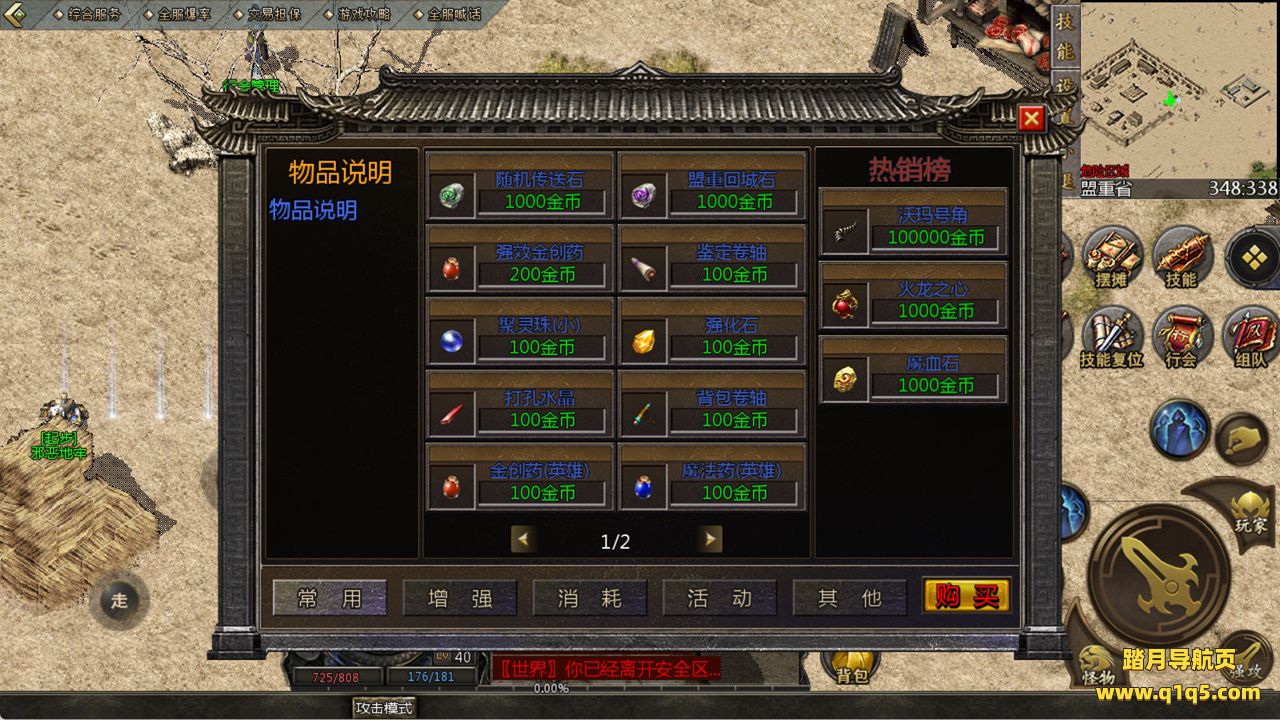1280x720 pixels.
Task: Switch to the 增强 shop category
Action: [459, 598]
